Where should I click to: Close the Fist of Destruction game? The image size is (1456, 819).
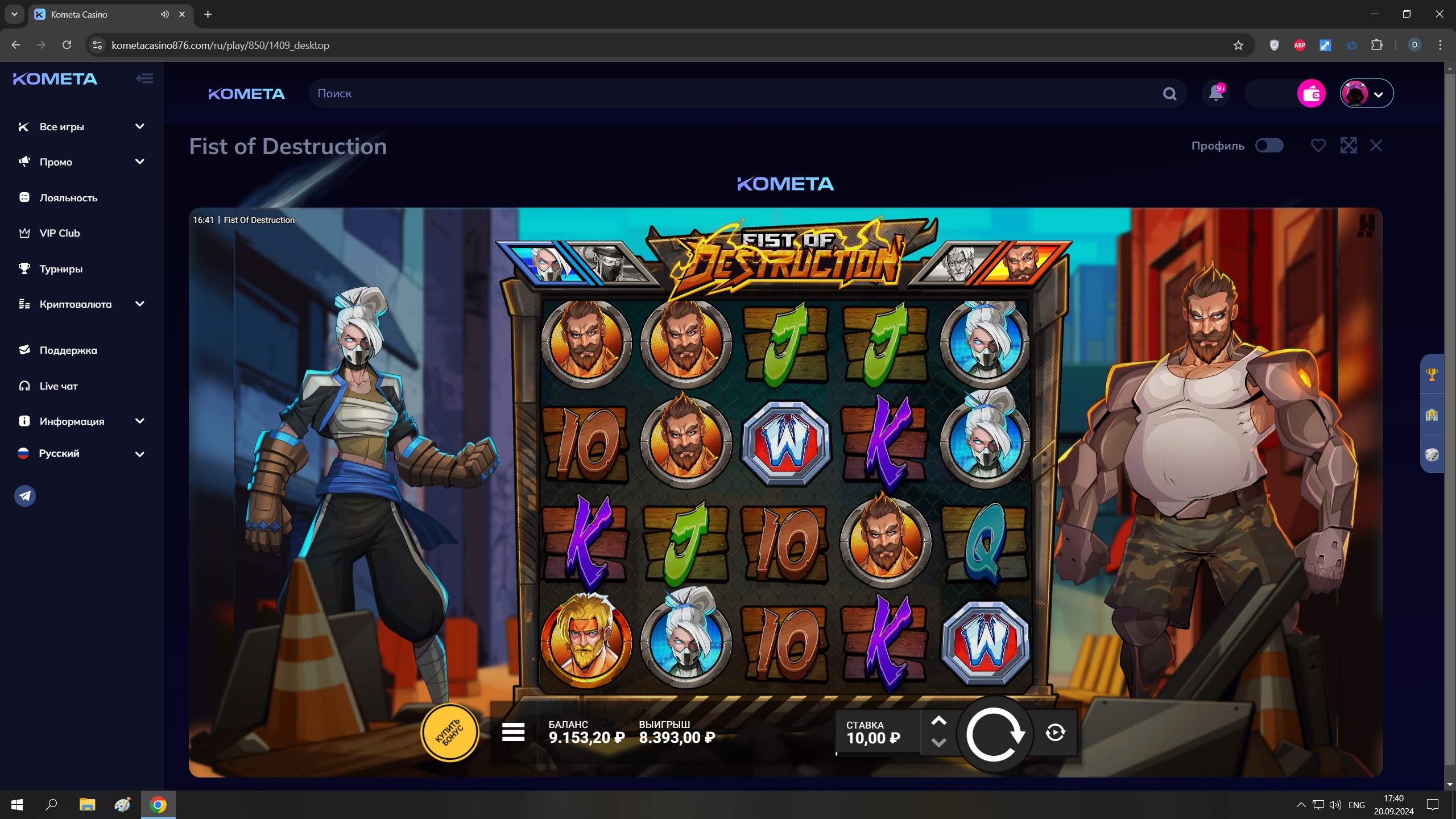(x=1376, y=146)
